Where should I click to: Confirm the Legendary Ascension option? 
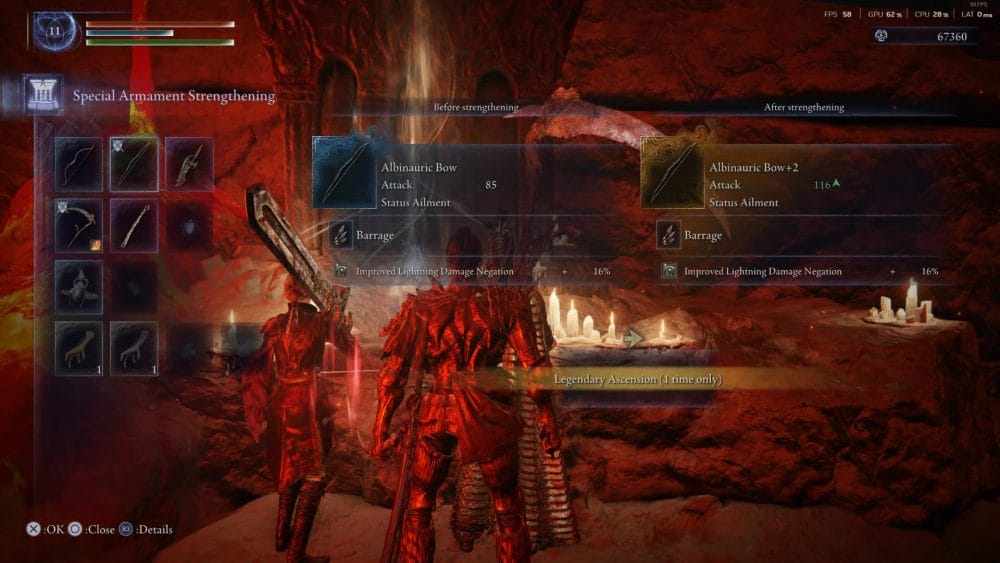(x=637, y=380)
